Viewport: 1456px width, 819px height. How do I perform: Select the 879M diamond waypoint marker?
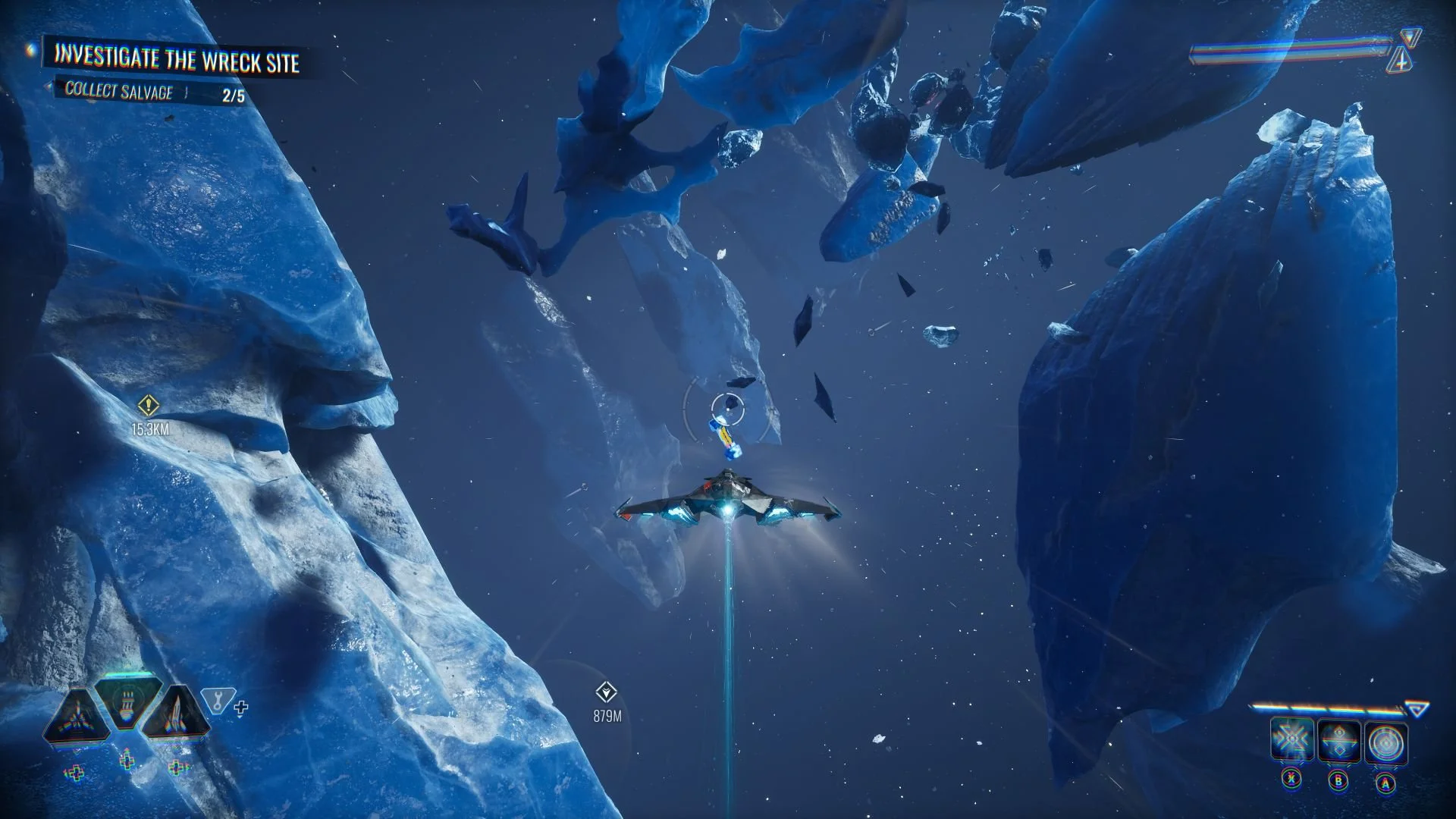[606, 692]
